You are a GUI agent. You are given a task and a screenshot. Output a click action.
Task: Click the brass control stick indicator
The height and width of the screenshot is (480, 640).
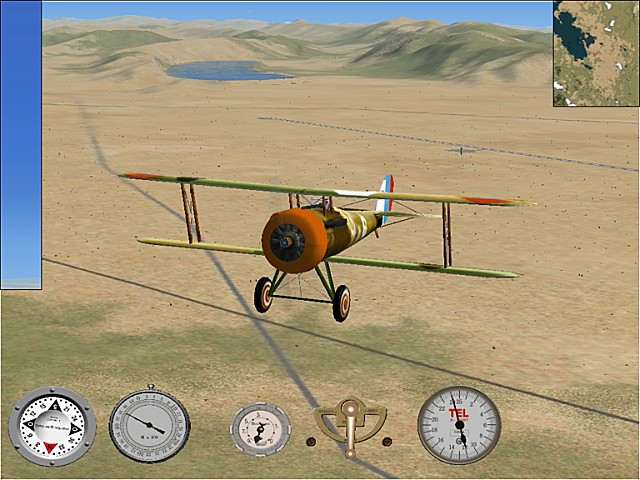tap(349, 424)
